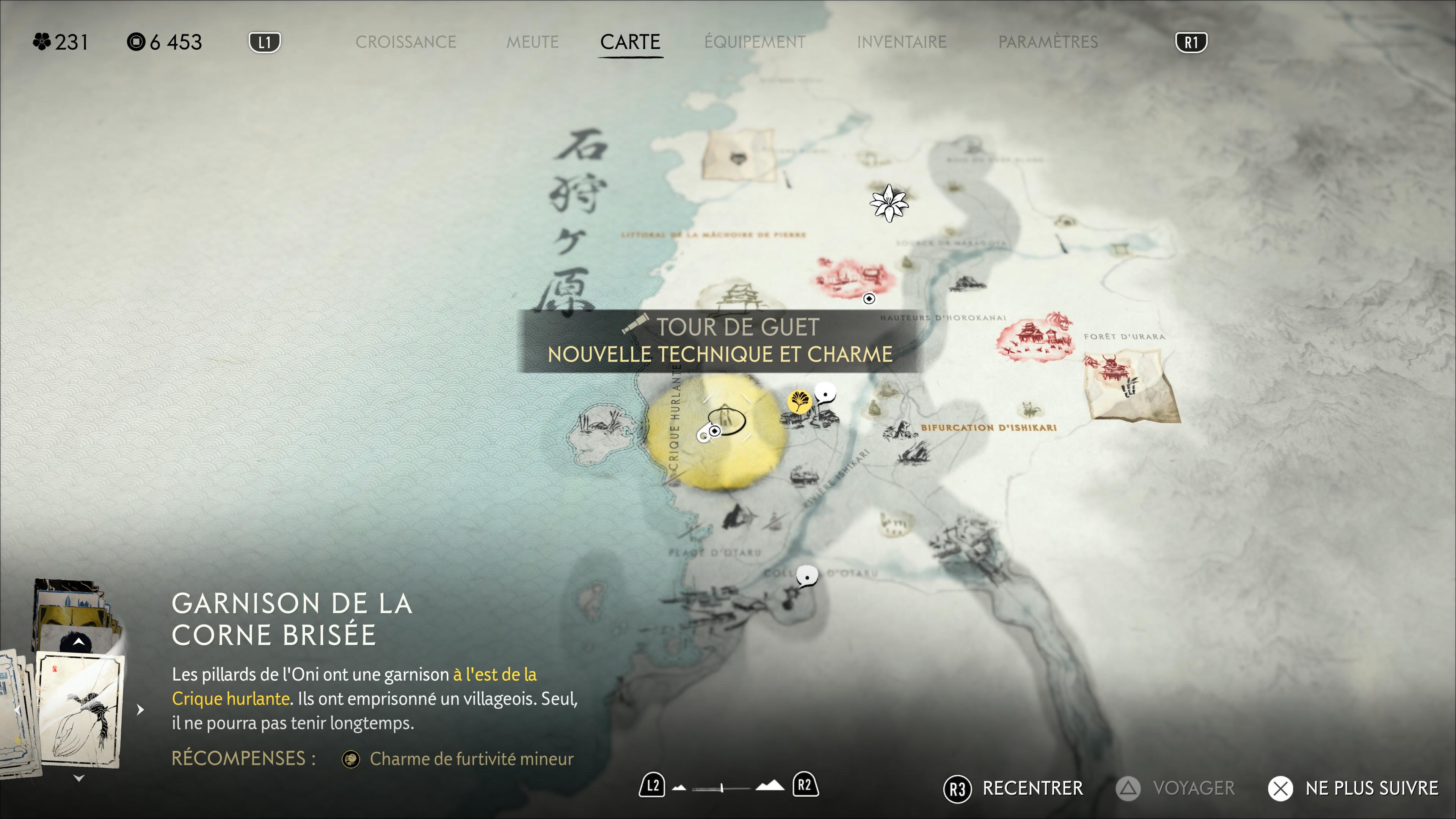Click the golden ginkgo leaf marker
This screenshot has width=1456, height=819.
(799, 402)
